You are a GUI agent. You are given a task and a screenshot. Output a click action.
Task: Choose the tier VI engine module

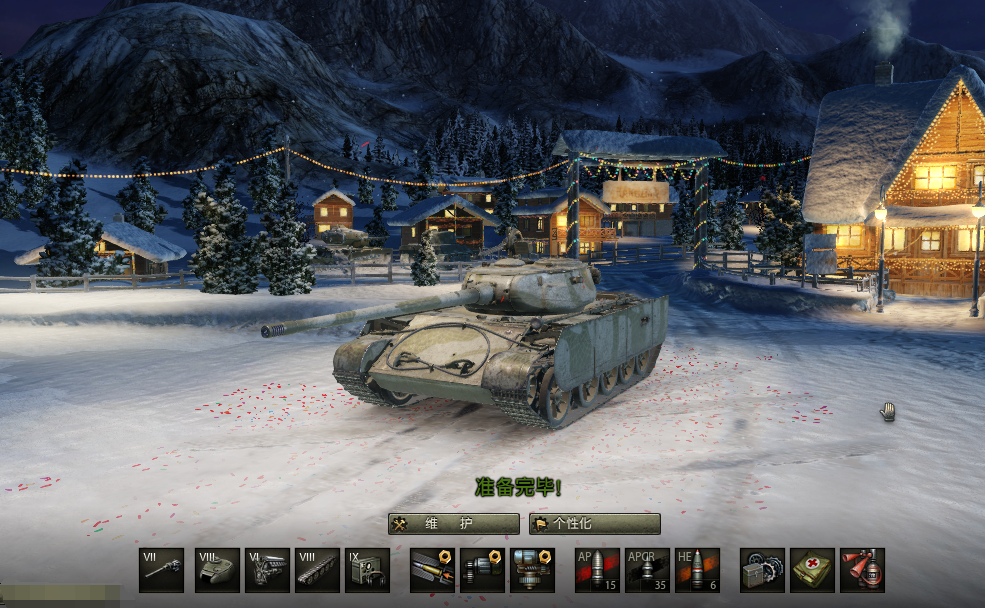click(x=267, y=570)
